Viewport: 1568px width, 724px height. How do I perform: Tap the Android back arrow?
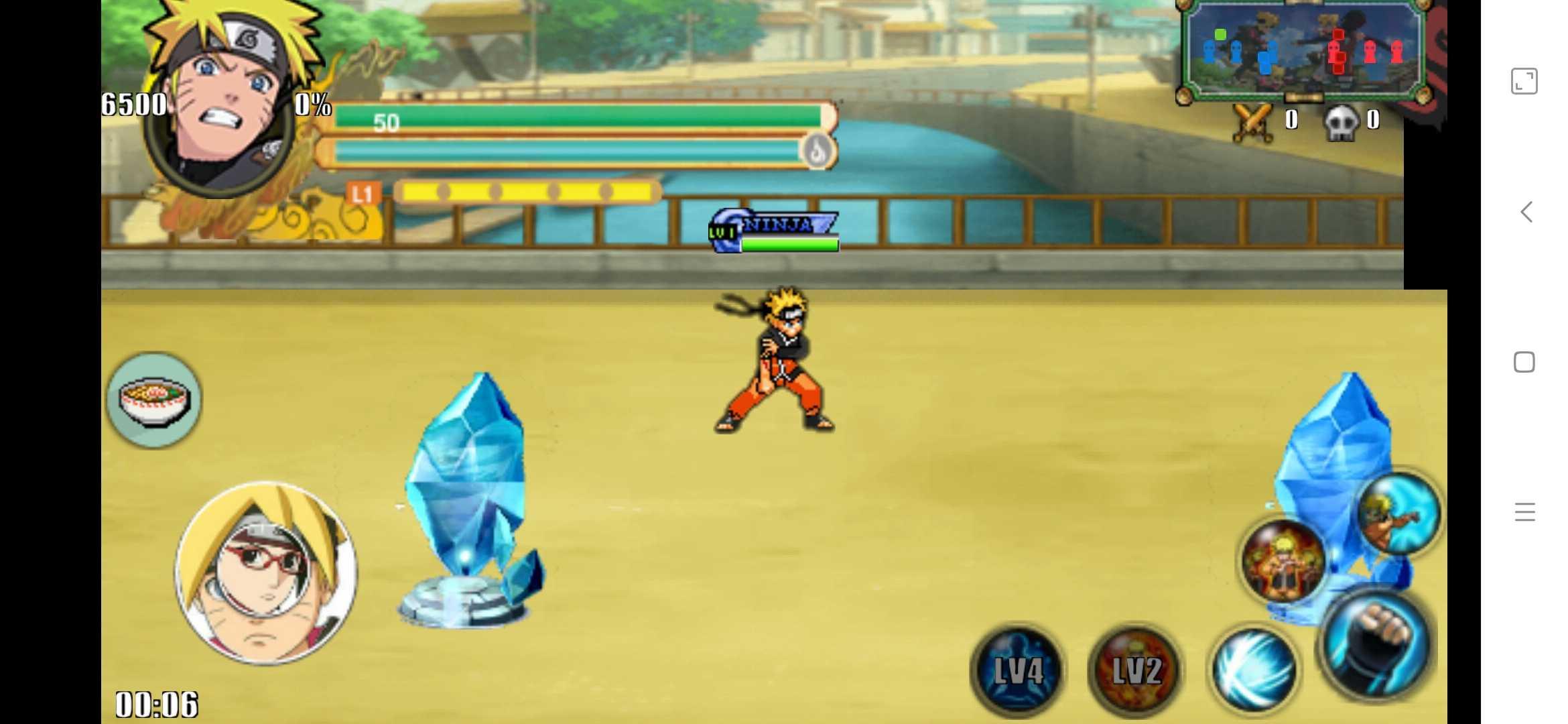[x=1526, y=213]
